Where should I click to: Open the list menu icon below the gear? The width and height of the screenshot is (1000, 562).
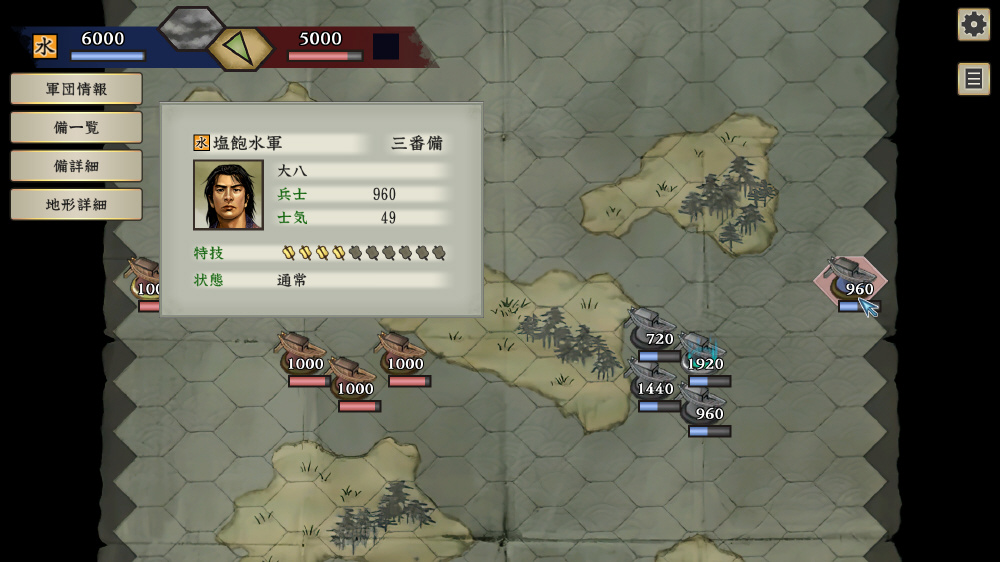(x=973, y=79)
